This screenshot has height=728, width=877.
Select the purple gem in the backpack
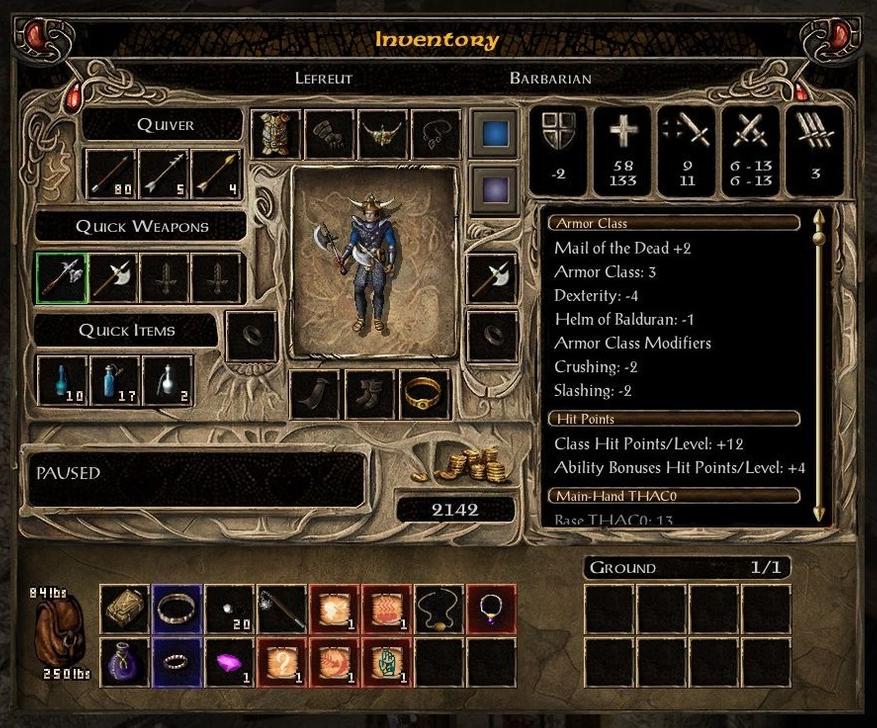pos(231,662)
